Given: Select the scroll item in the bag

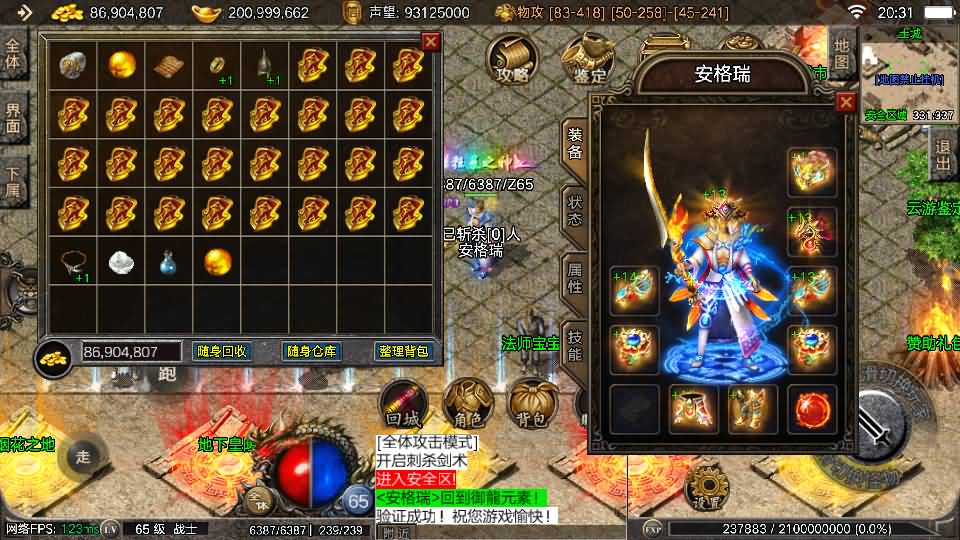Looking at the screenshot, I should click(x=169, y=66).
